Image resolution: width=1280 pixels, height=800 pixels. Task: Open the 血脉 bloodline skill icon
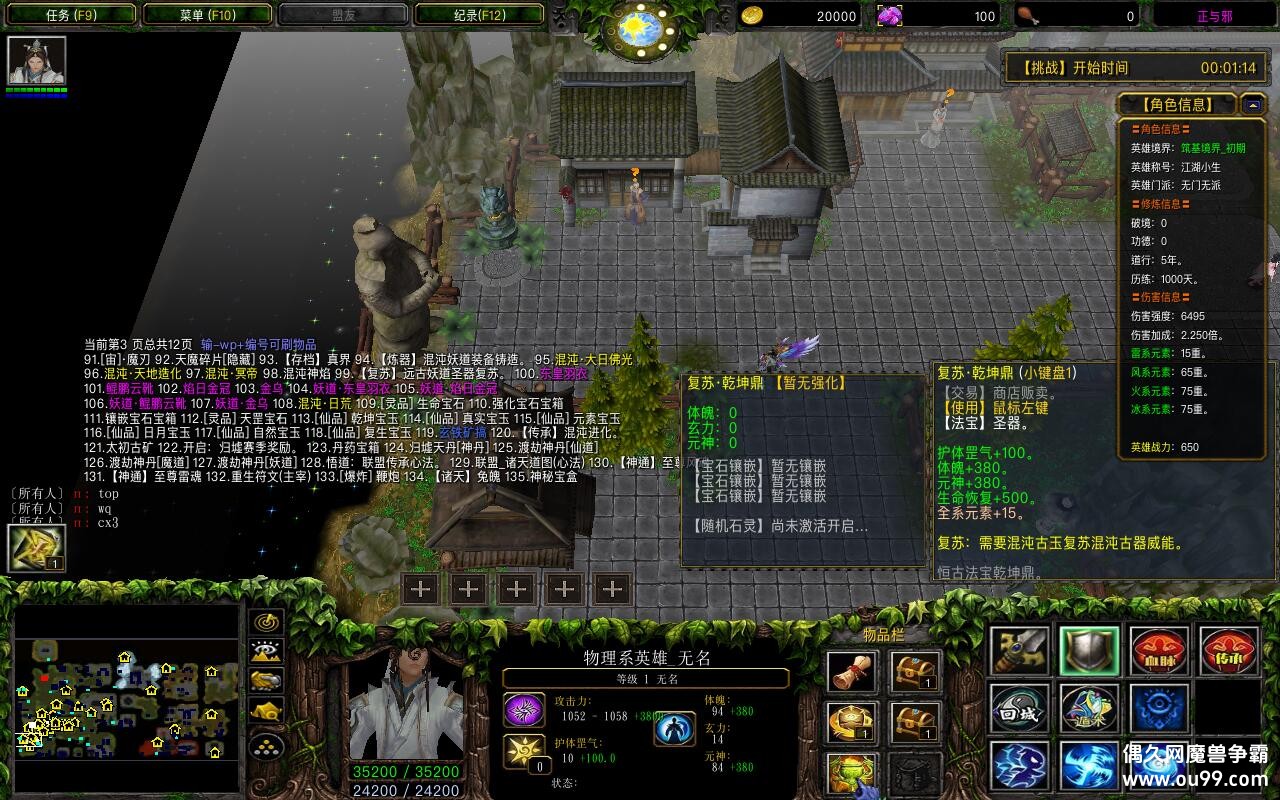pos(1159,651)
